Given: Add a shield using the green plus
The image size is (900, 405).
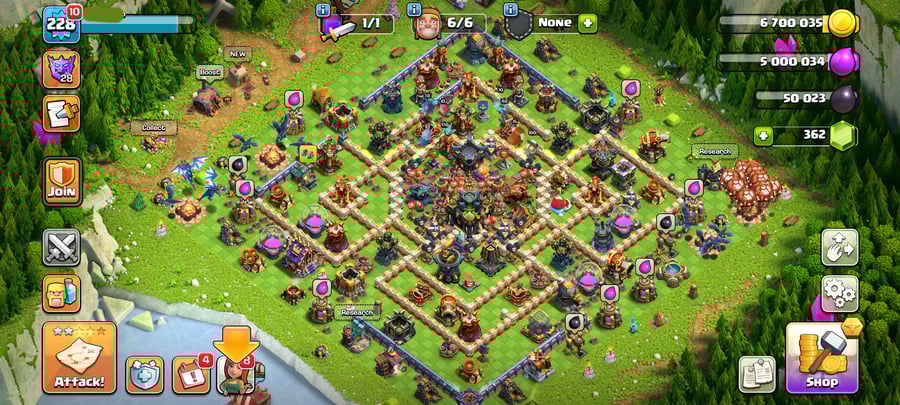Looking at the screenshot, I should [x=587, y=22].
